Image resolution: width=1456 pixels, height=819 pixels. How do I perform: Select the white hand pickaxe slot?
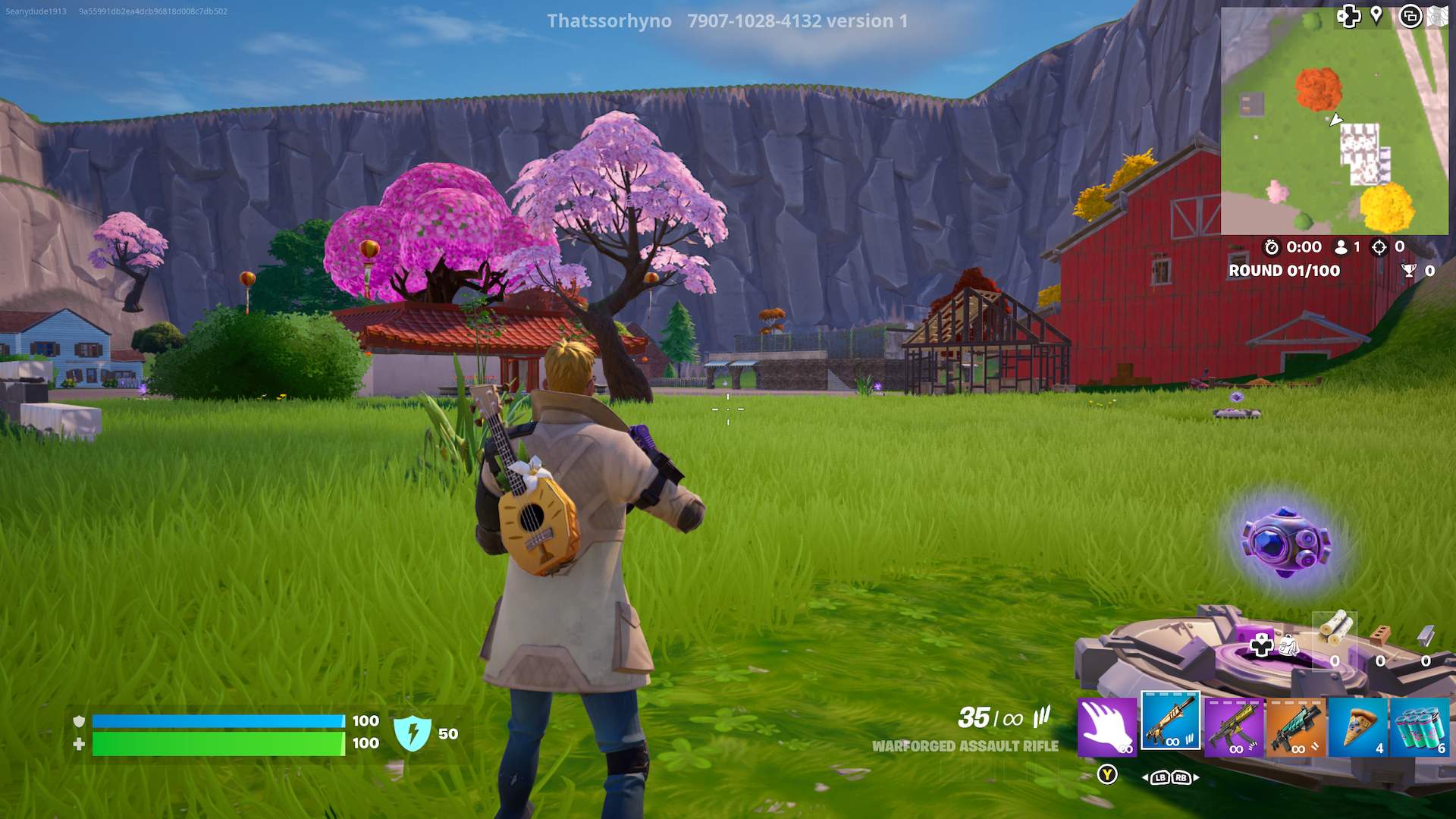(1107, 727)
